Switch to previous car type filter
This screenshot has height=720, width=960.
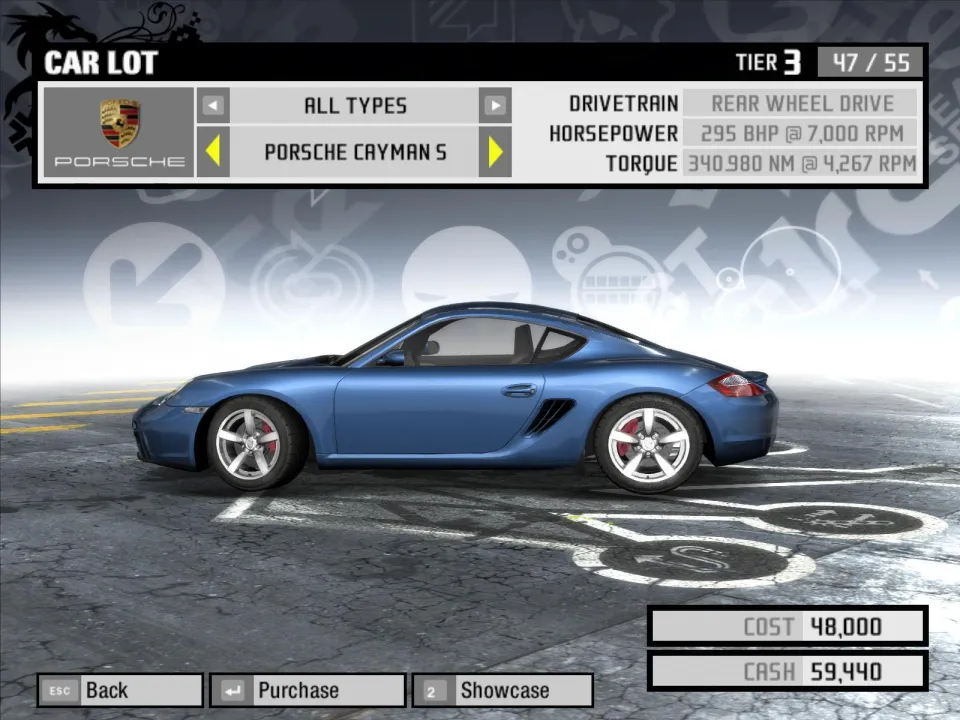(x=213, y=105)
